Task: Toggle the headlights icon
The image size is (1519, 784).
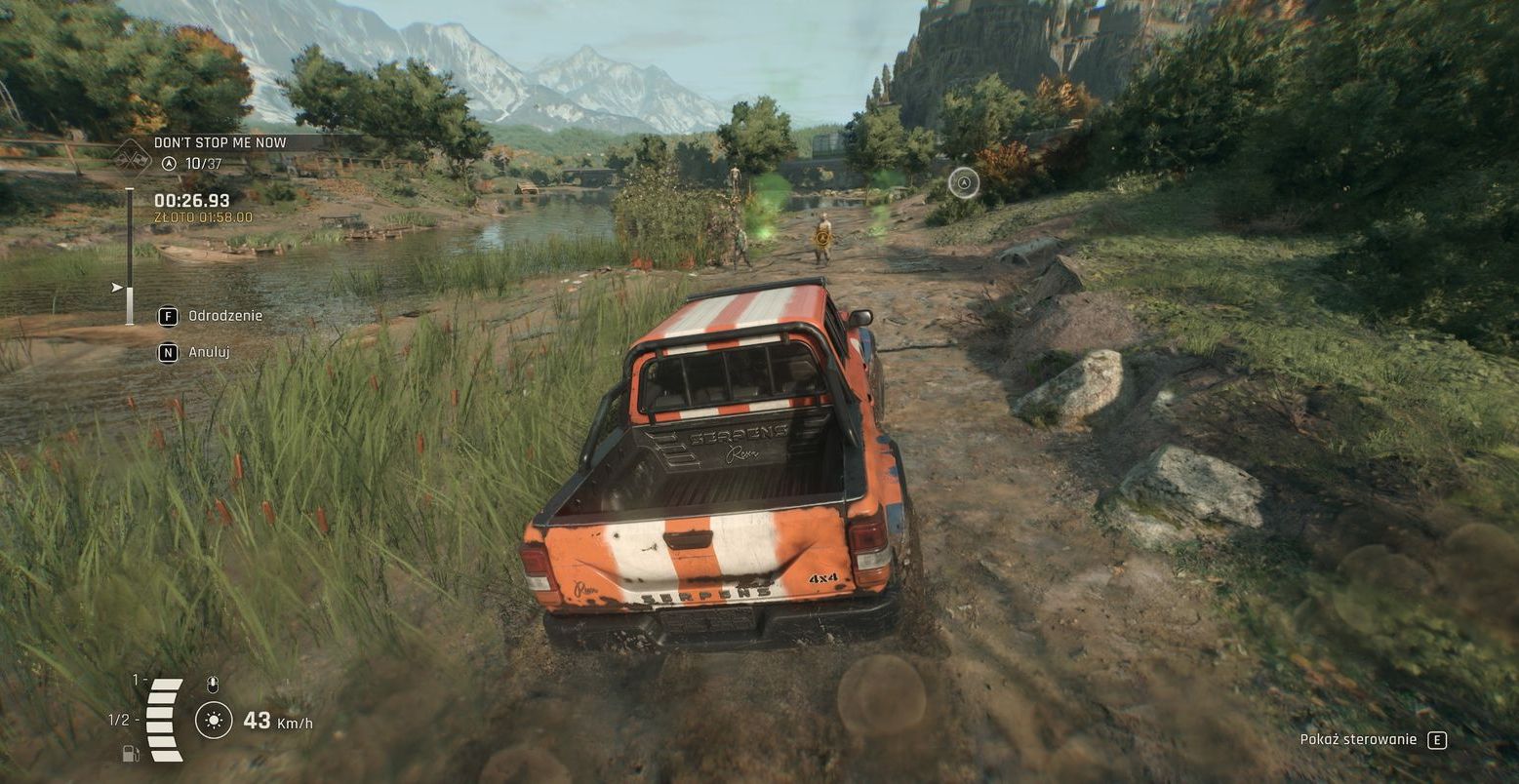Action: 214,721
